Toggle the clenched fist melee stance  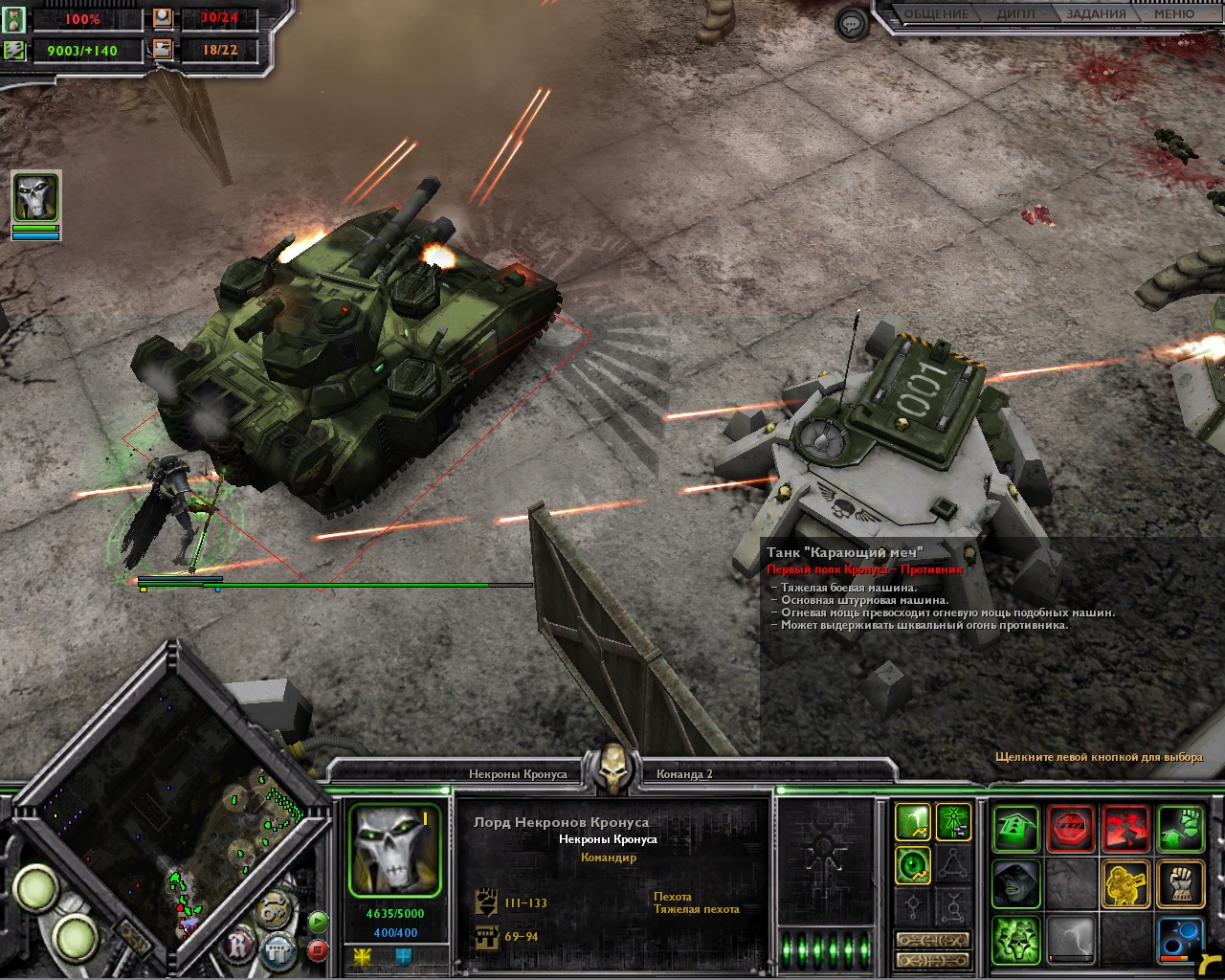click(x=1181, y=883)
